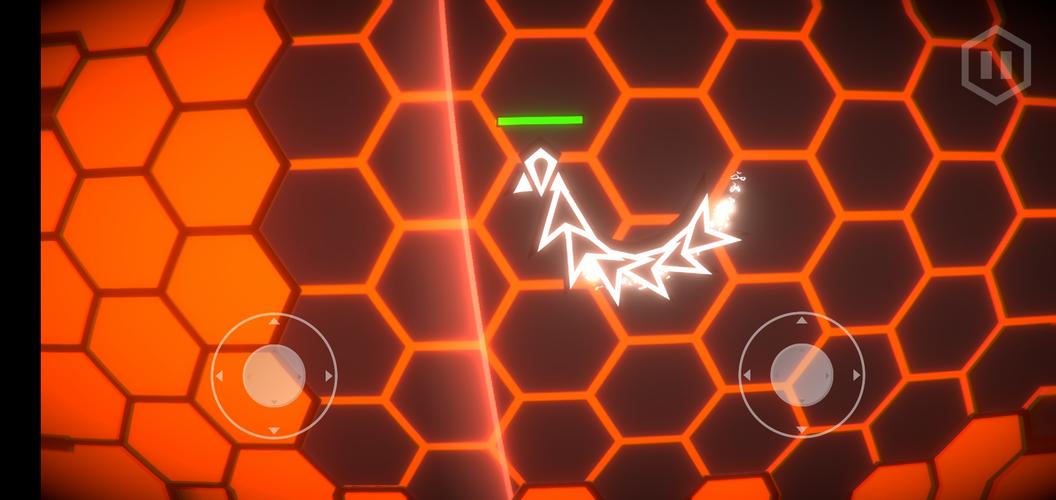Tap the left movement joystick
Image resolution: width=1056 pixels, height=500 pixels.
274,375
